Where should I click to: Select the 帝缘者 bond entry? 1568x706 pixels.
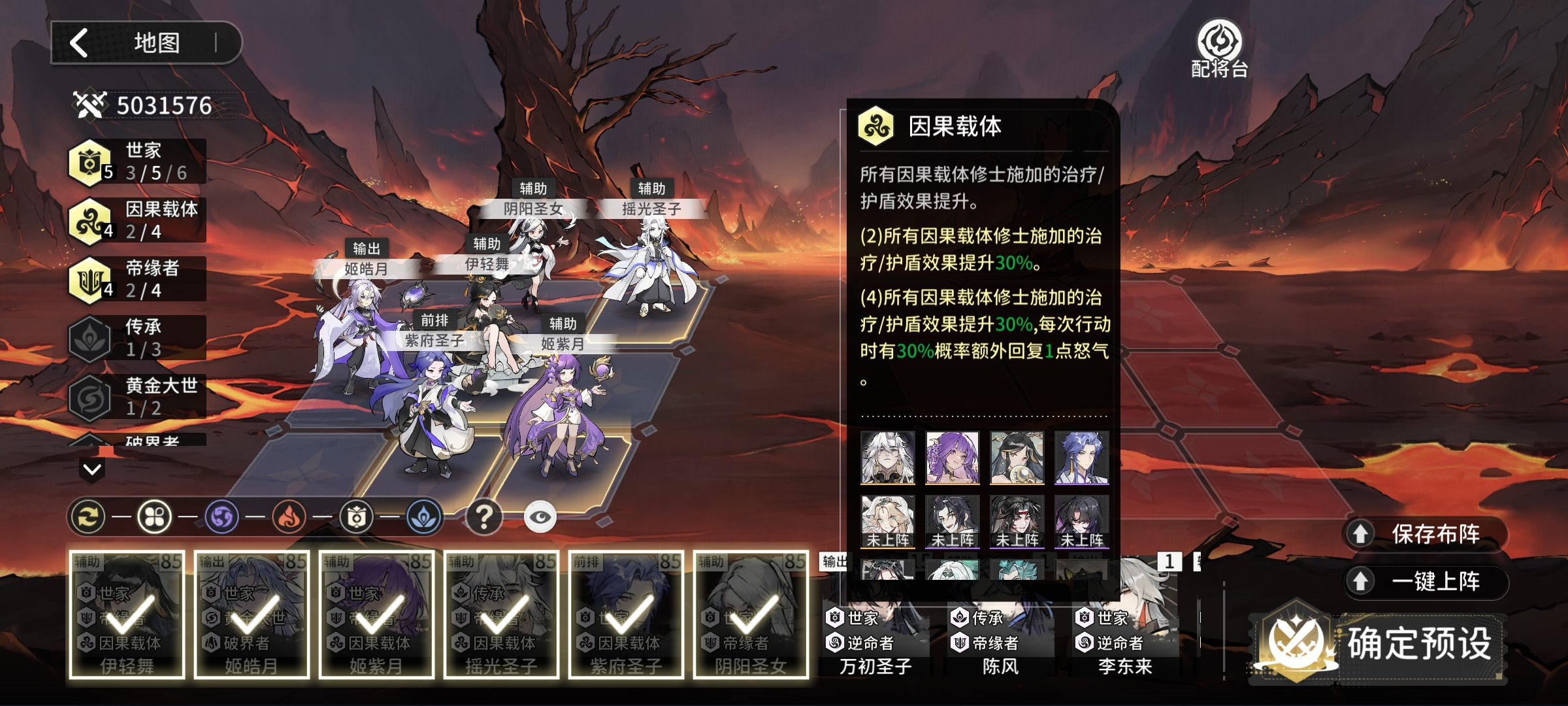[137, 279]
